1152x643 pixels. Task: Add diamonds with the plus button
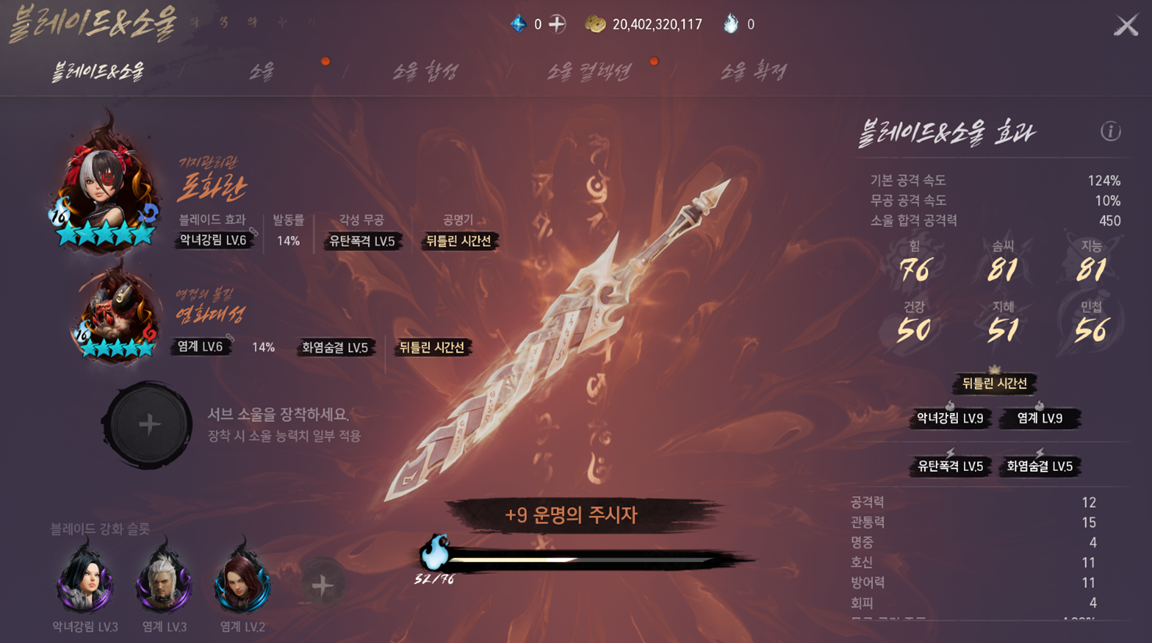557,24
